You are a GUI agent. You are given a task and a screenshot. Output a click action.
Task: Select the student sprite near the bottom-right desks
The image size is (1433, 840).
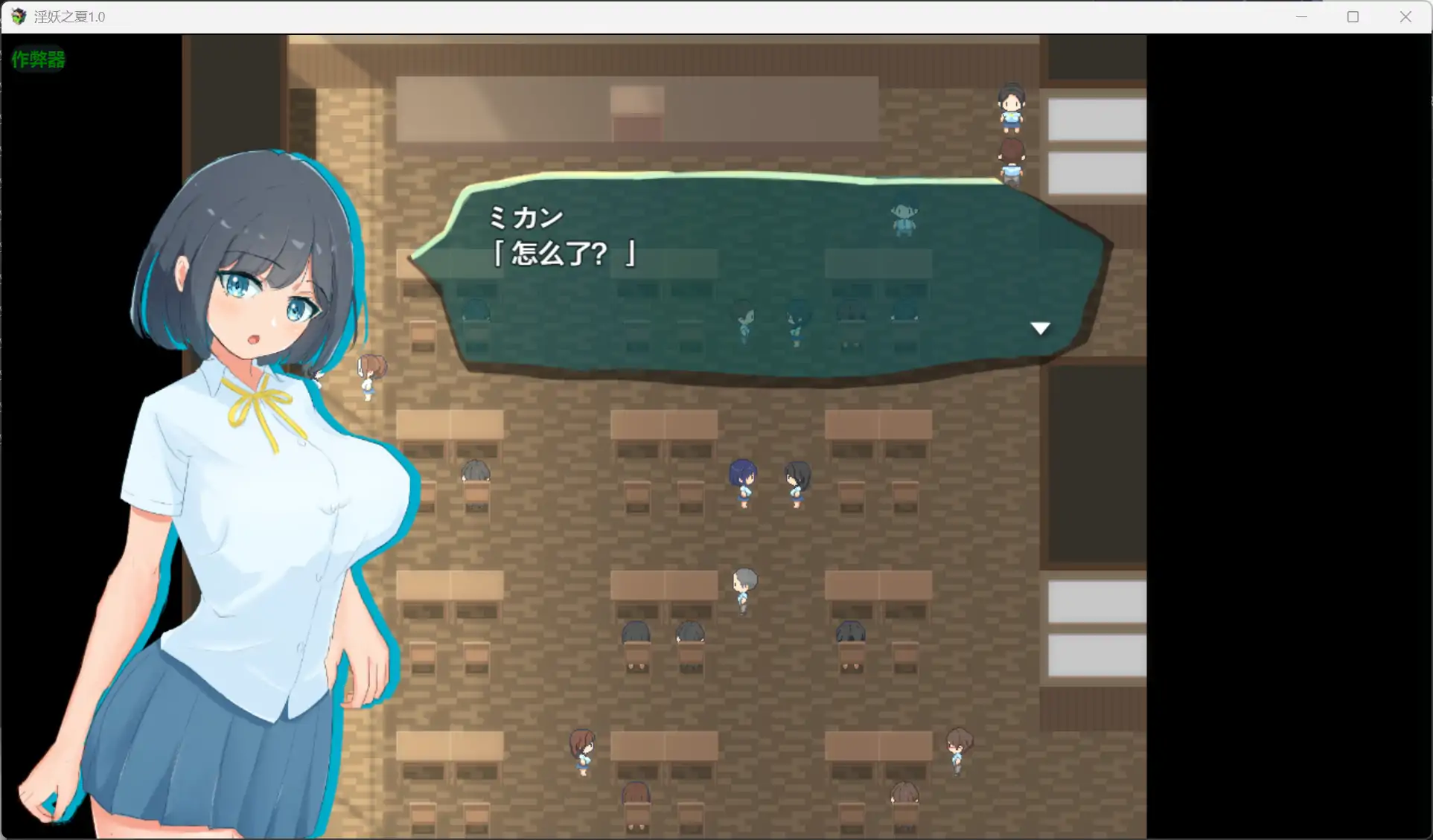coord(959,751)
